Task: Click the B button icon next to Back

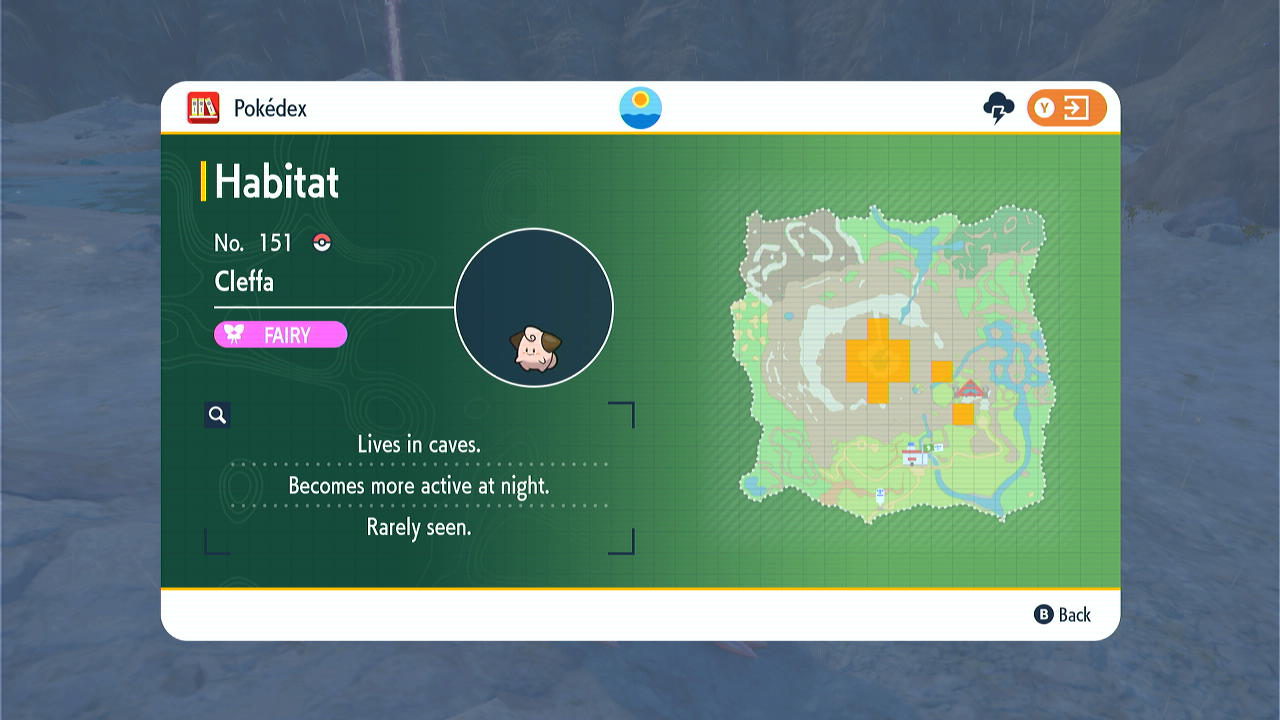Action: tap(1045, 615)
